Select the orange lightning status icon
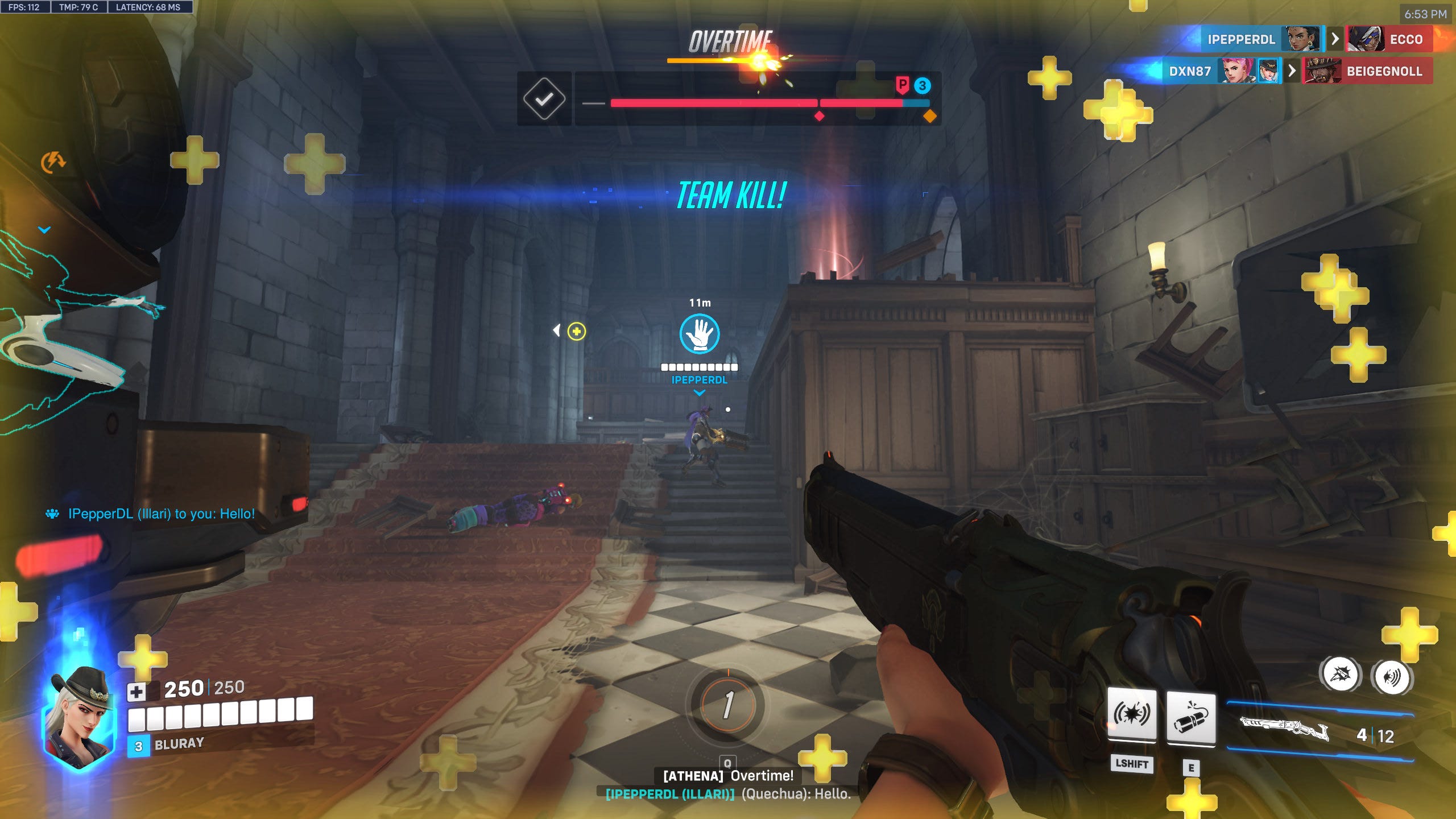This screenshot has width=1456, height=819. click(x=53, y=162)
